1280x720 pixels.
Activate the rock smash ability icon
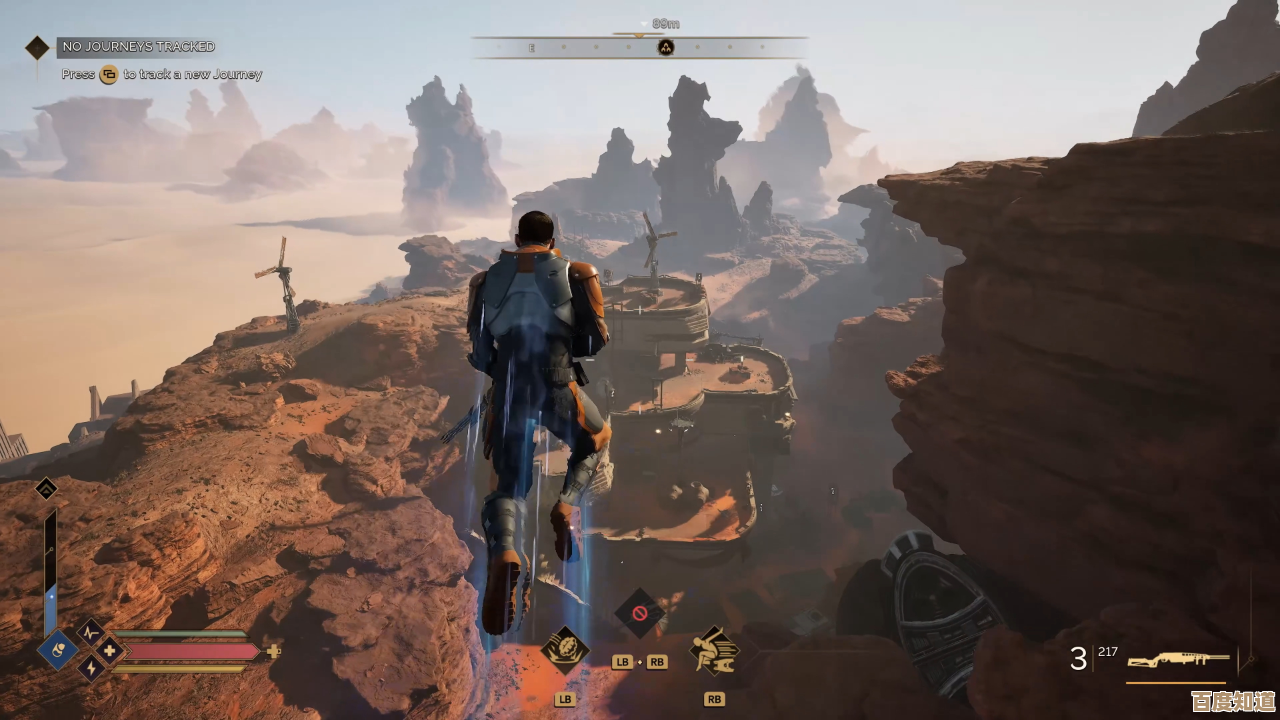tap(565, 650)
